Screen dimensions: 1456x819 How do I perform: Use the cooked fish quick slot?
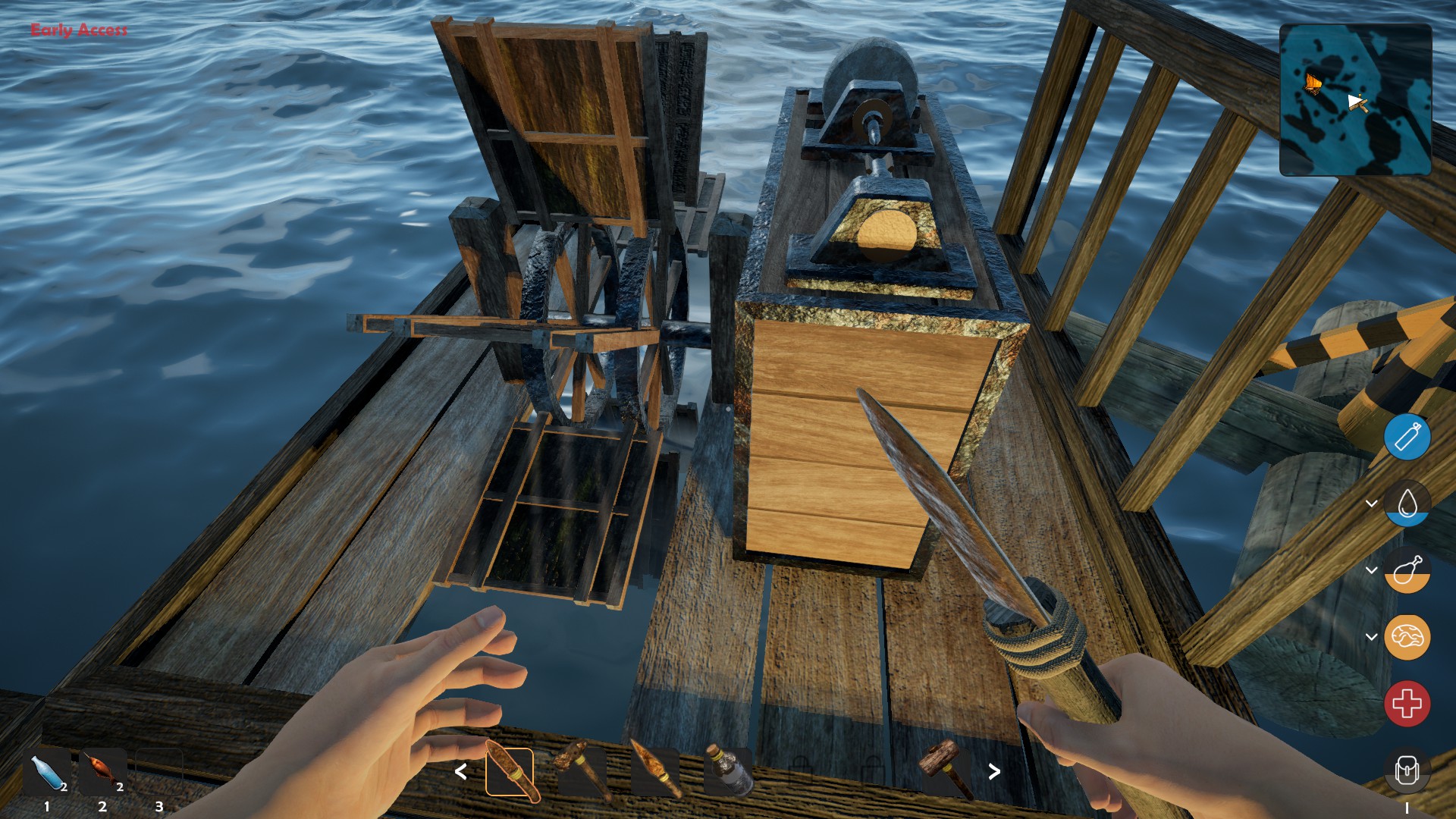coord(103,772)
